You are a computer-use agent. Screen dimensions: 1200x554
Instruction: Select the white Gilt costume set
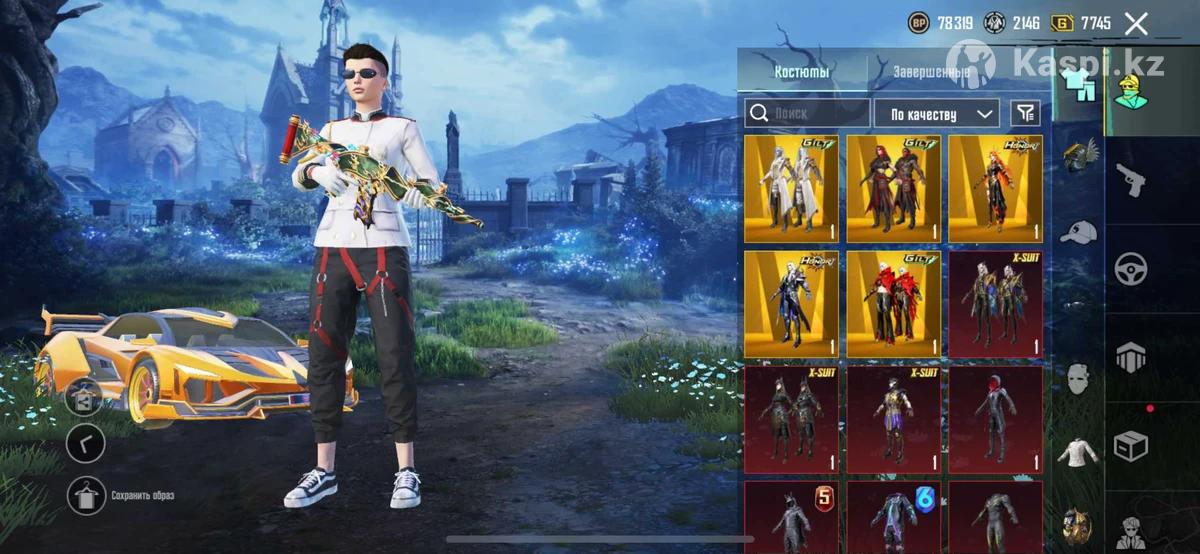click(x=793, y=189)
